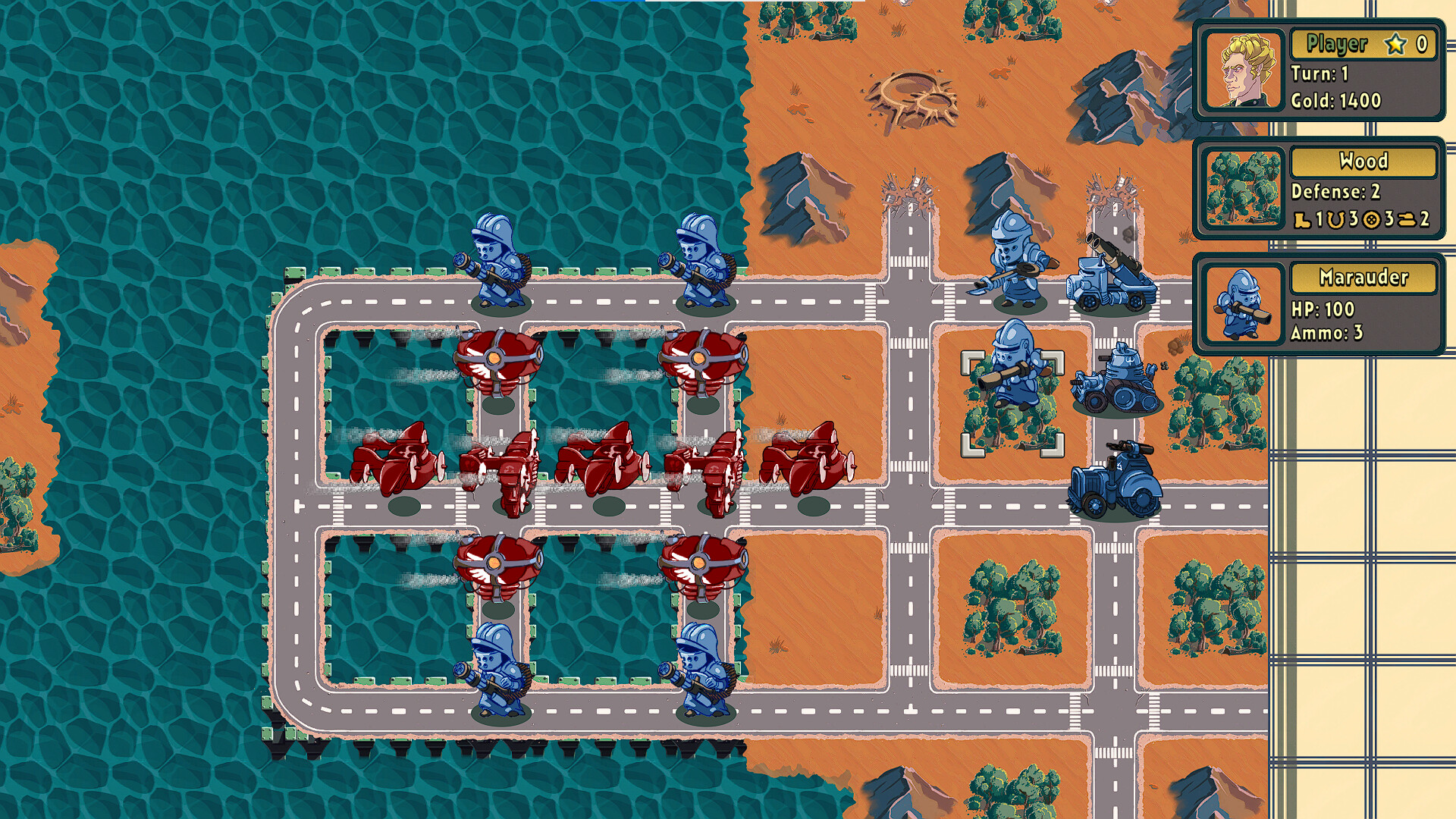1456x819 pixels.
Task: Click the Marauder panel title bar
Action: 1363,279
